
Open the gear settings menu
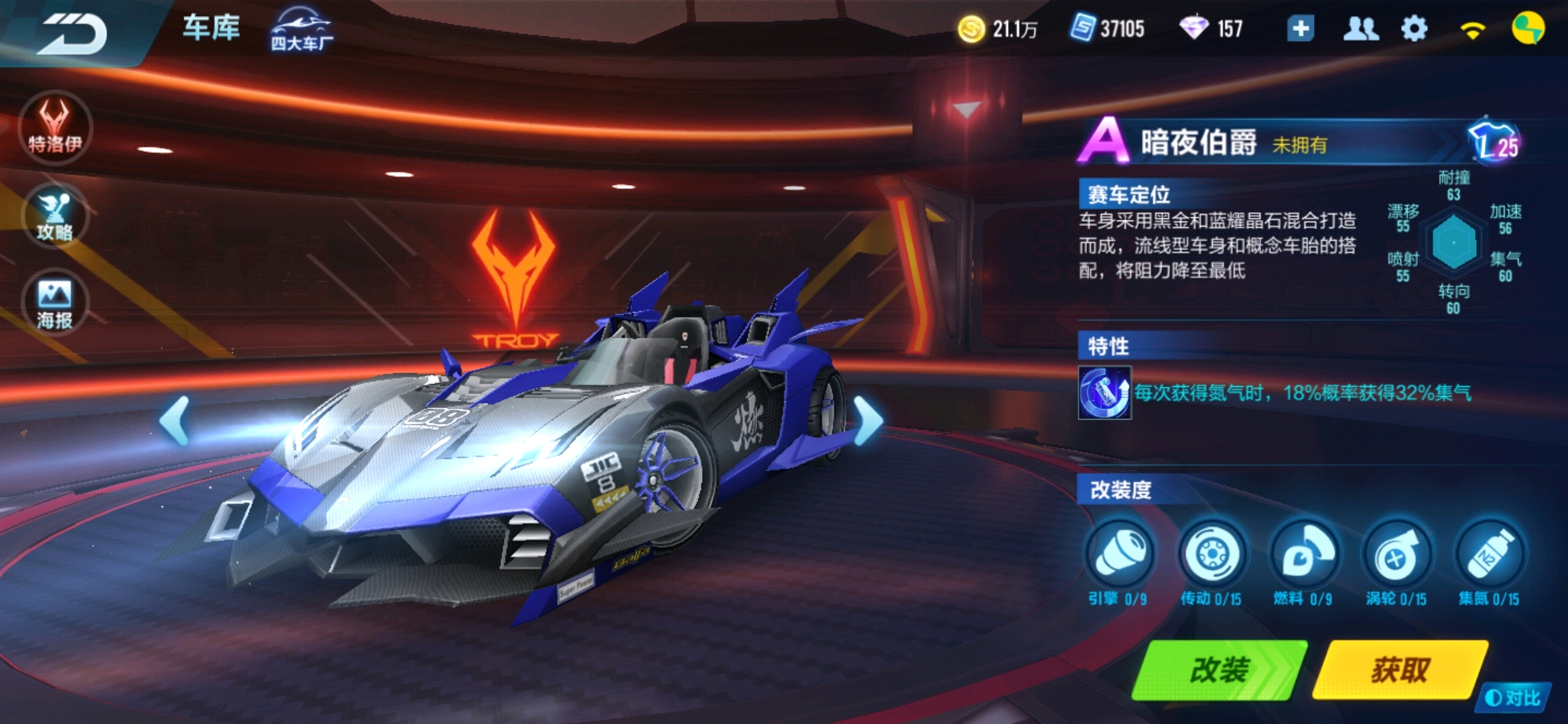coord(1414,29)
